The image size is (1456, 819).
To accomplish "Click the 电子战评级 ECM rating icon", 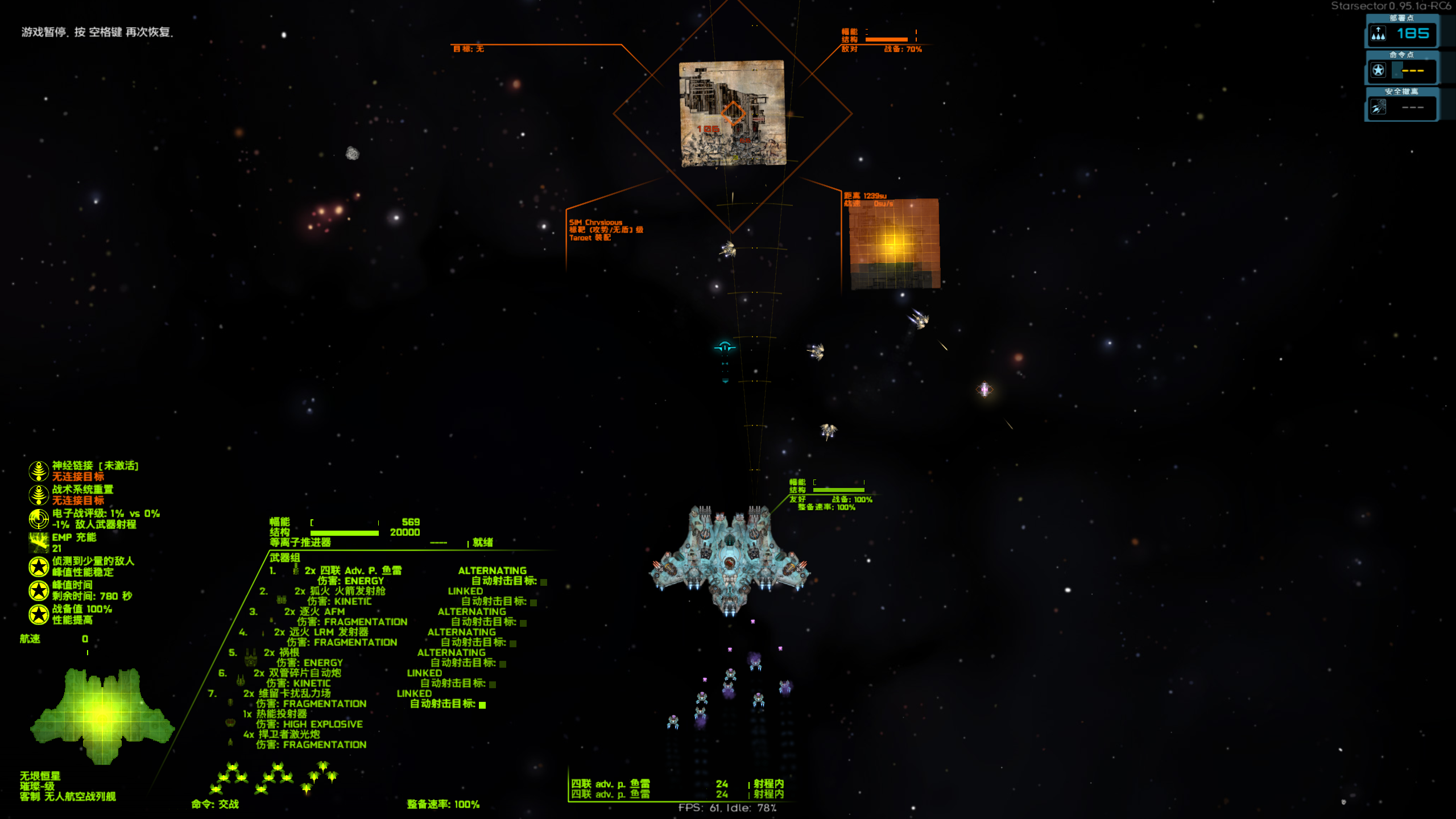I will [x=39, y=519].
